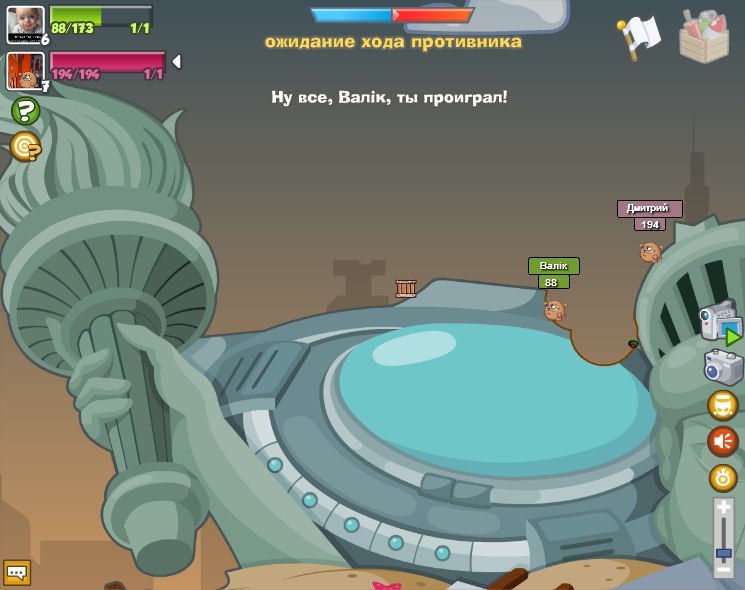Open the green question mark help
The image size is (745, 590).
pyautogui.click(x=25, y=110)
